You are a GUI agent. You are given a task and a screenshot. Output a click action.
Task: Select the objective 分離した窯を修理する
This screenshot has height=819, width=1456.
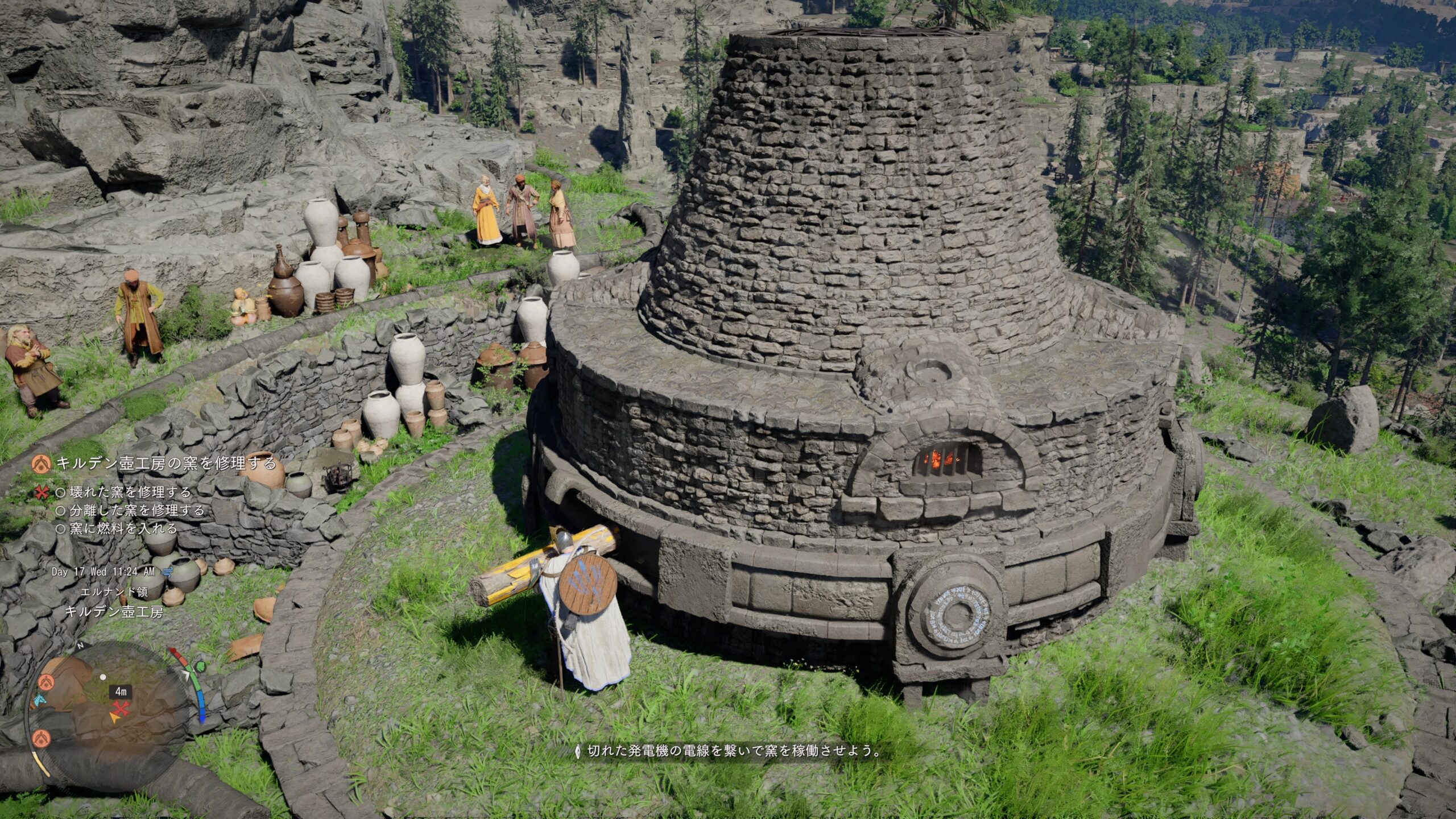[x=136, y=510]
